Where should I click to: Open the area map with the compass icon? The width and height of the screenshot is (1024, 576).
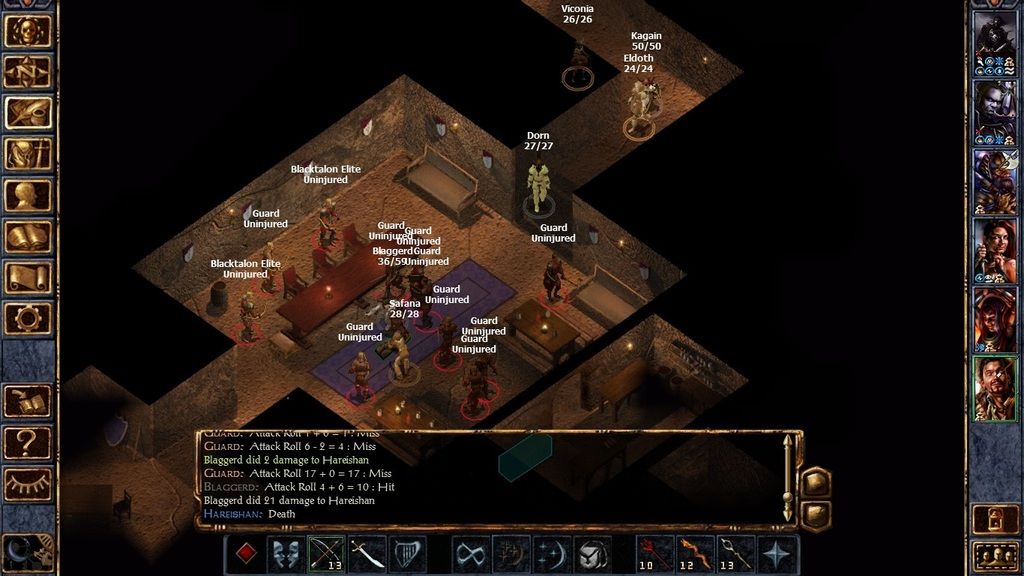(28, 72)
